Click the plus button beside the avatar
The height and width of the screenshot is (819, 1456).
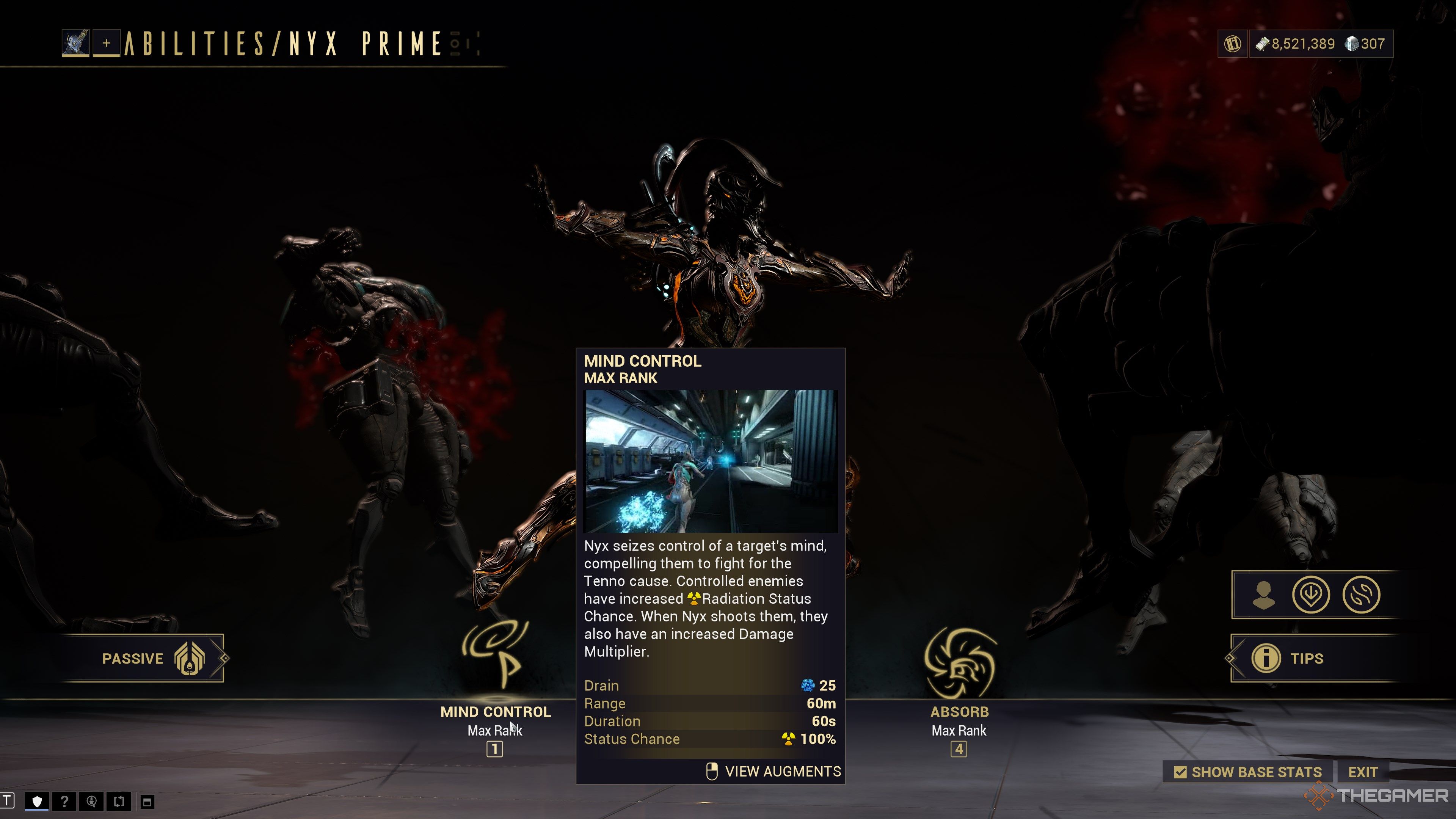pyautogui.click(x=106, y=44)
